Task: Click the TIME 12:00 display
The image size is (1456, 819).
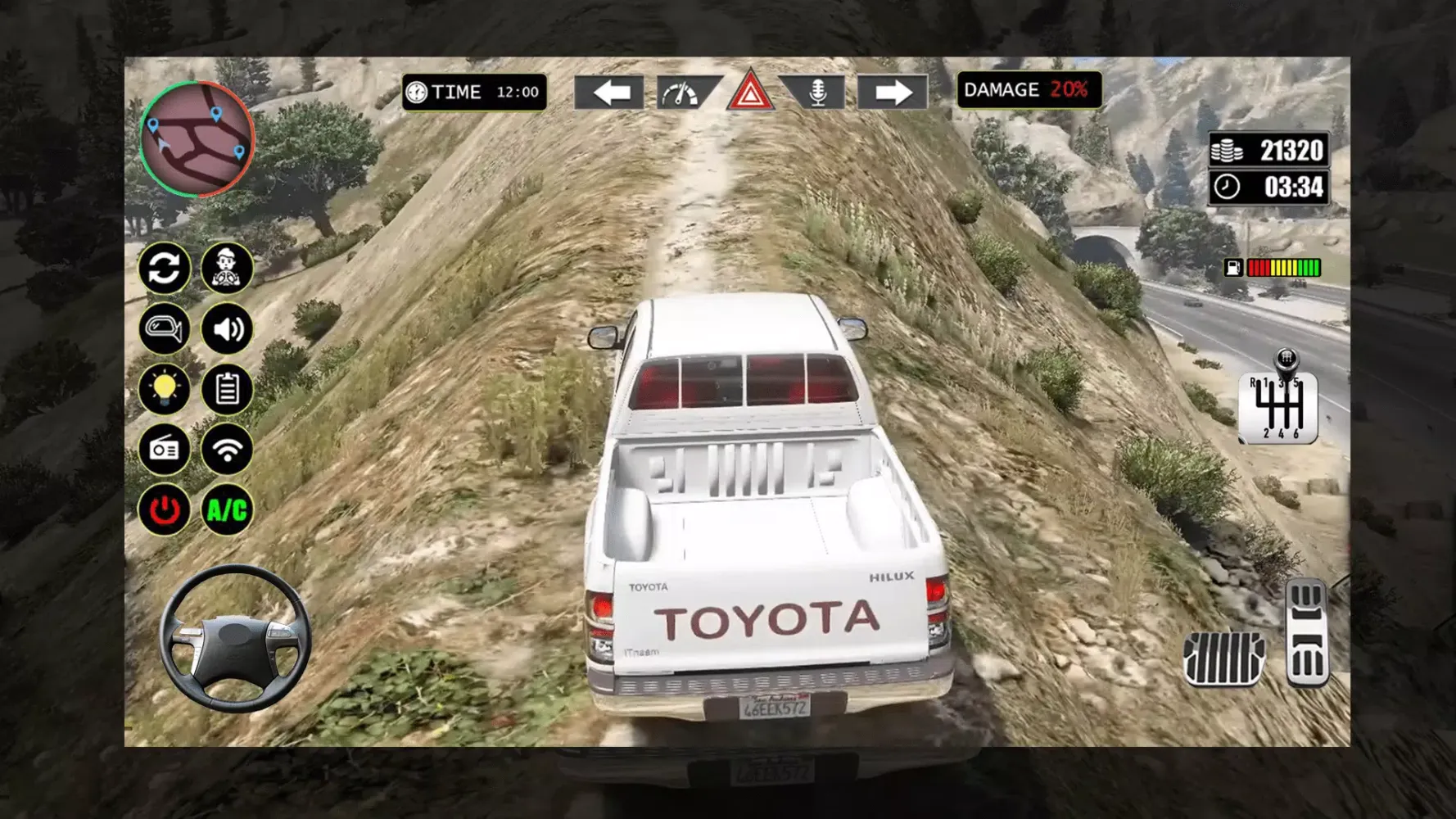Action: 473,92
